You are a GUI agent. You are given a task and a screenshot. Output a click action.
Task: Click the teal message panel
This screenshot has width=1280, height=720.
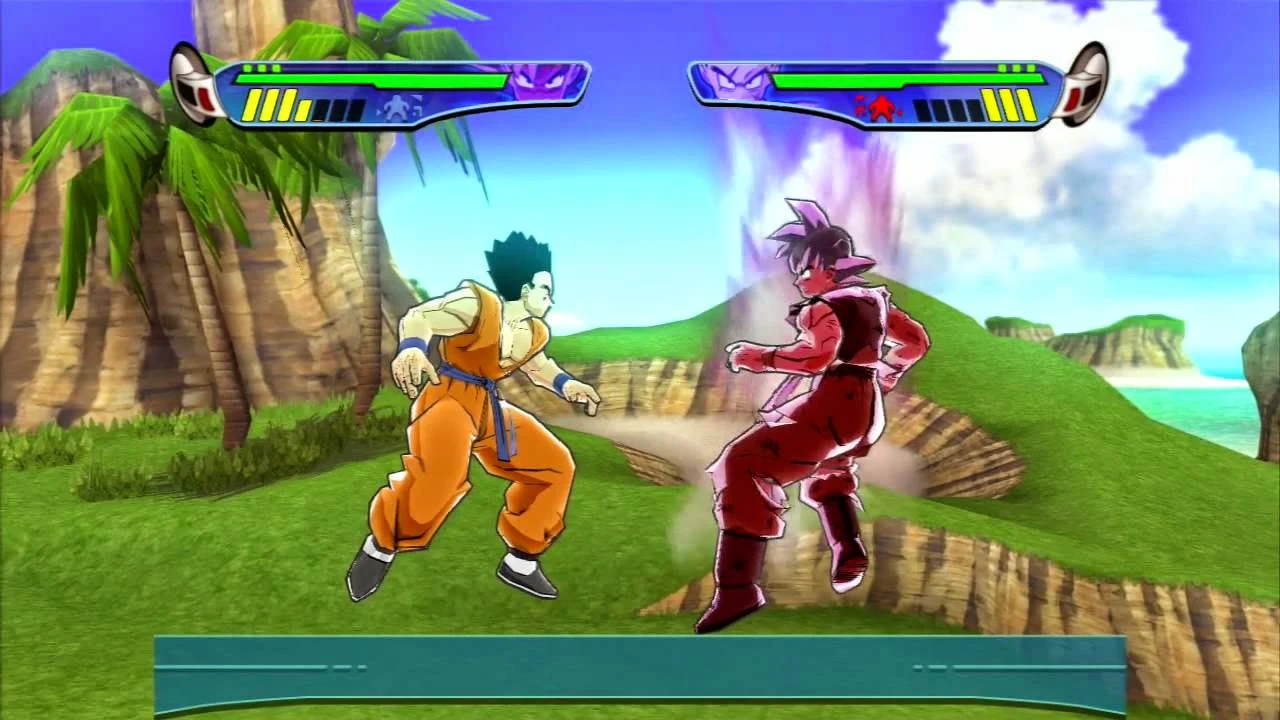640,674
